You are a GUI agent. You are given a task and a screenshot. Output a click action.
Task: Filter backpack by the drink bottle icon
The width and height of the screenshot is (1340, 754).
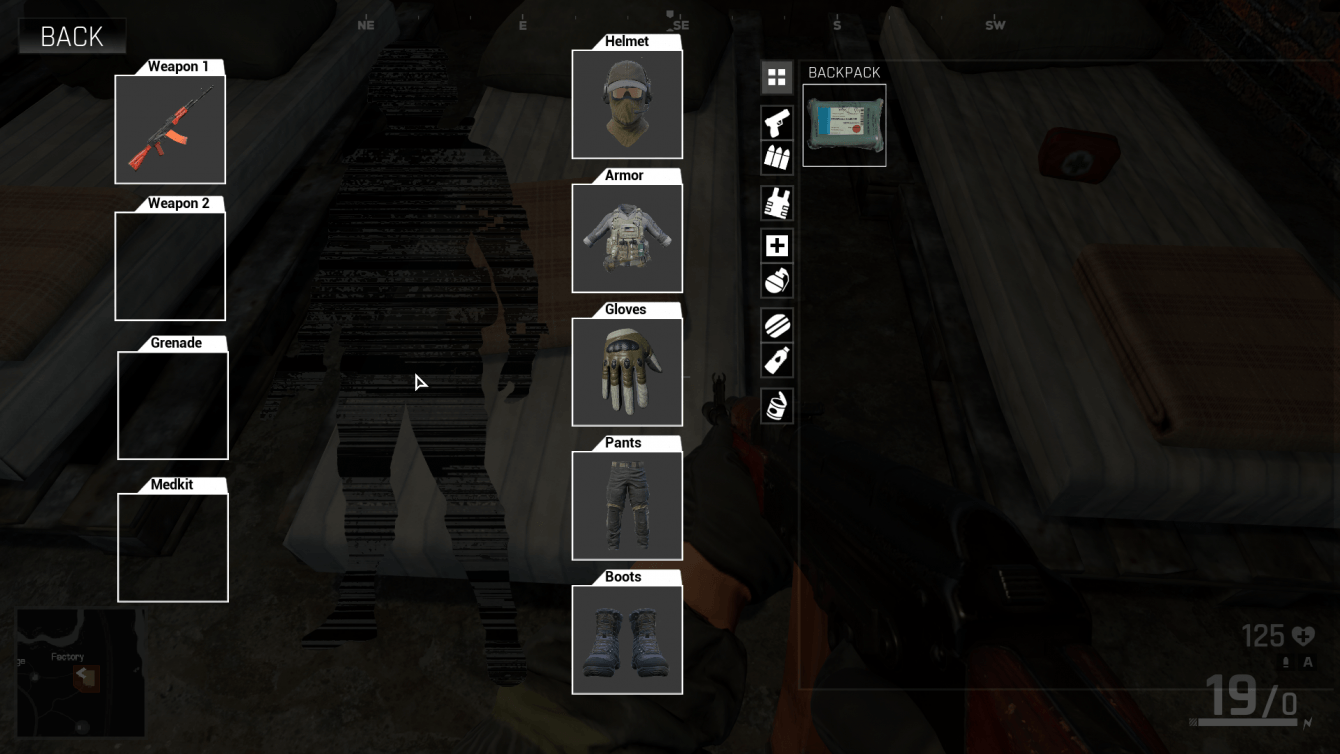(x=777, y=360)
